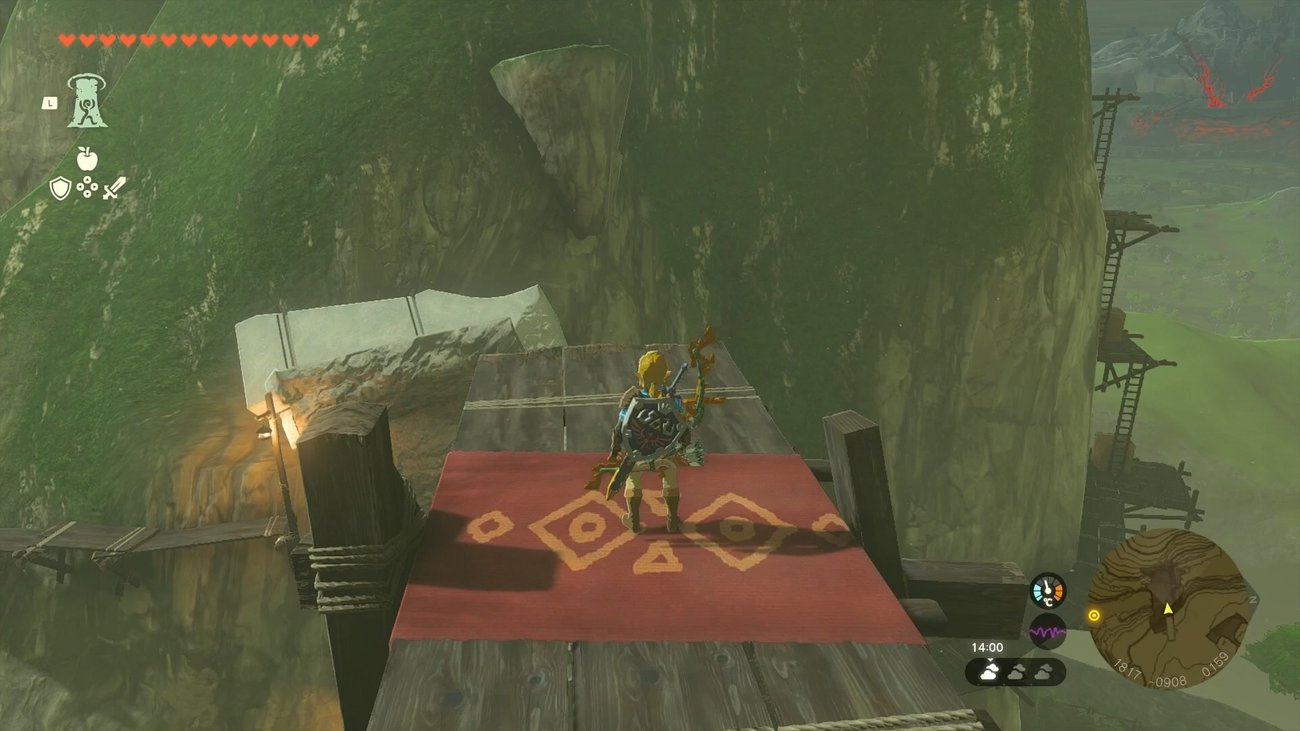Screen dimensions: 1300x731
Task: Click the yellow waypoint marker near the minimap
Action: point(1094,616)
